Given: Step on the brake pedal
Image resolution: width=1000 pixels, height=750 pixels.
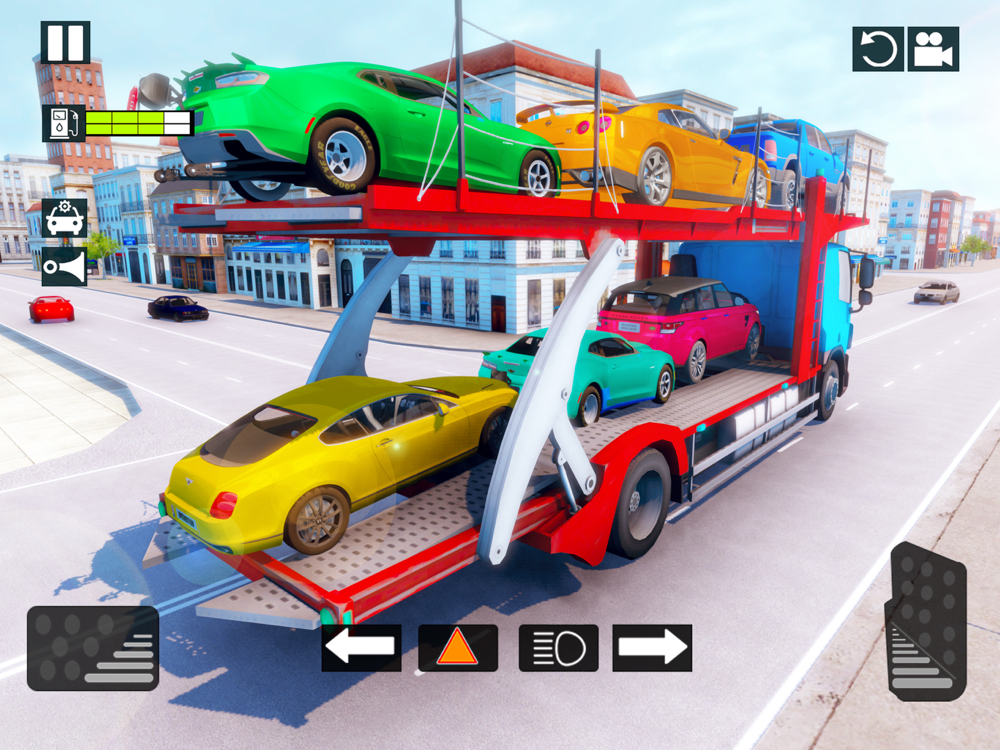Looking at the screenshot, I should tap(93, 648).
